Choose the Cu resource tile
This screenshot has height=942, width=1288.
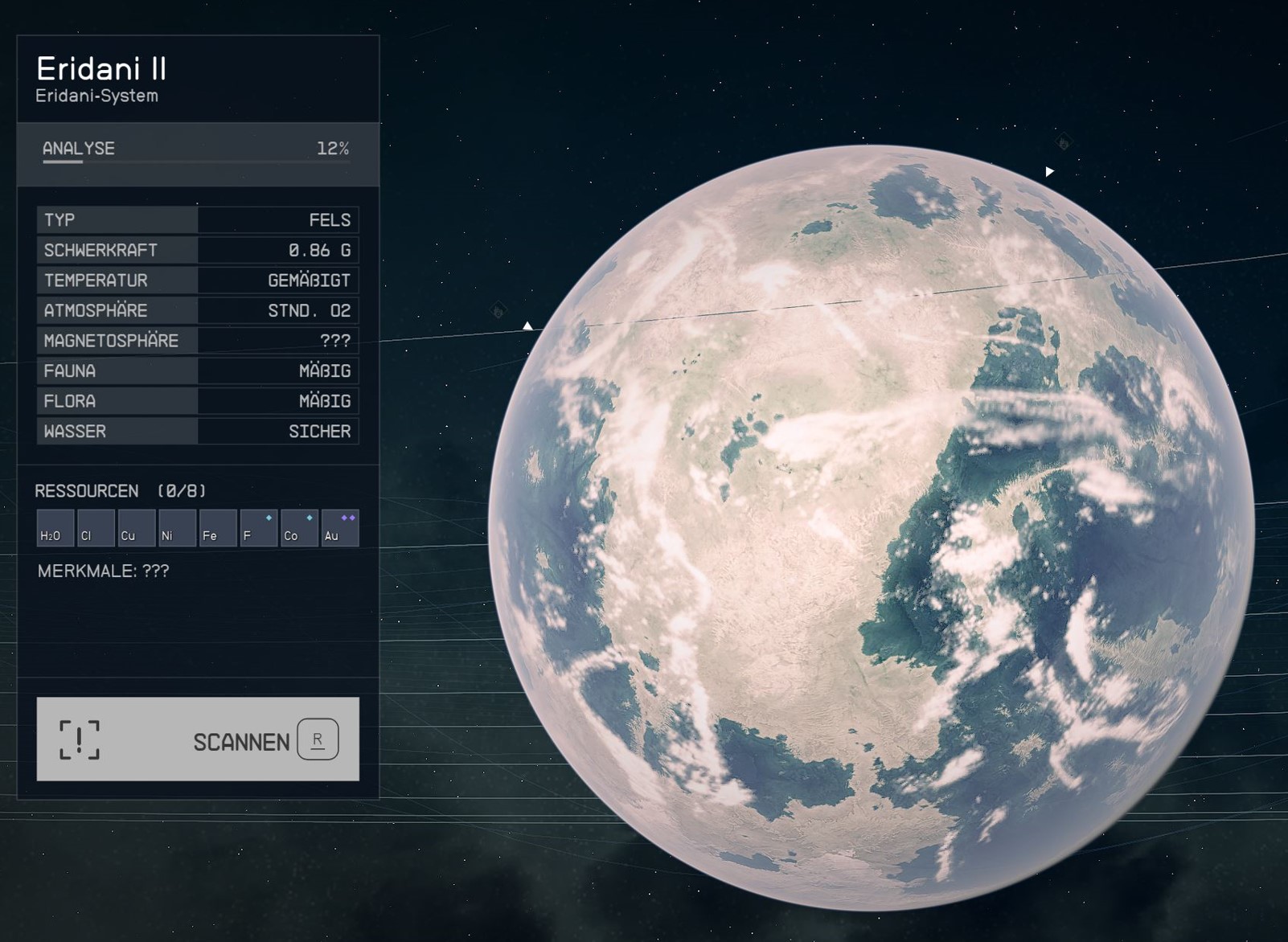click(x=137, y=528)
